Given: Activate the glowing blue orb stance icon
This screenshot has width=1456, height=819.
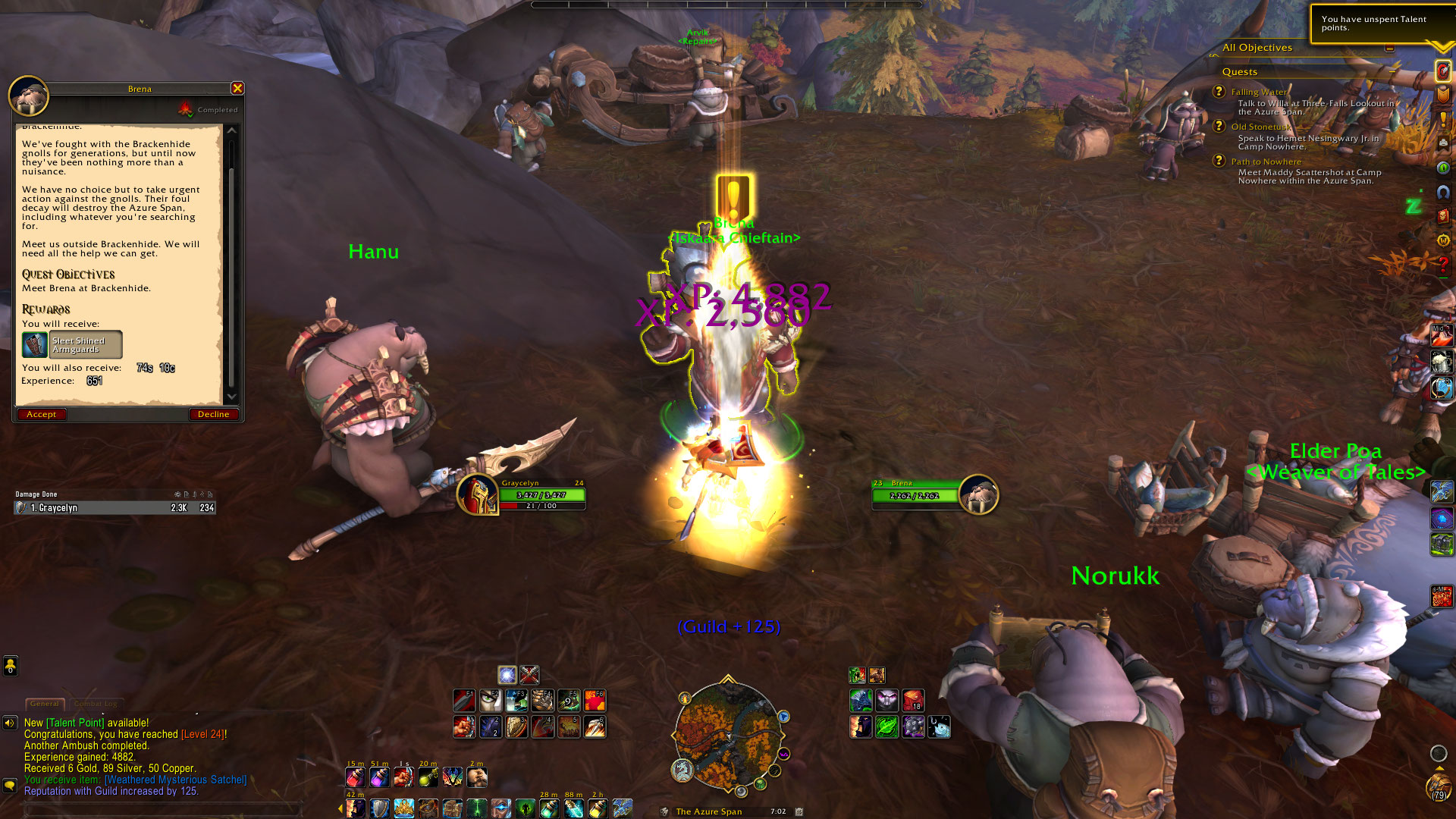Looking at the screenshot, I should click(x=507, y=675).
